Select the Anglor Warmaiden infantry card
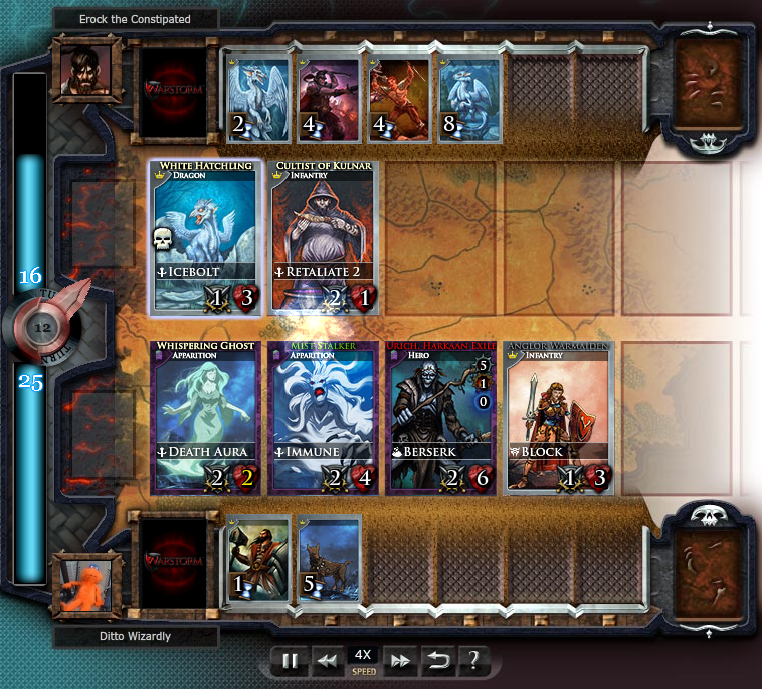The height and width of the screenshot is (689, 768). click(557, 416)
